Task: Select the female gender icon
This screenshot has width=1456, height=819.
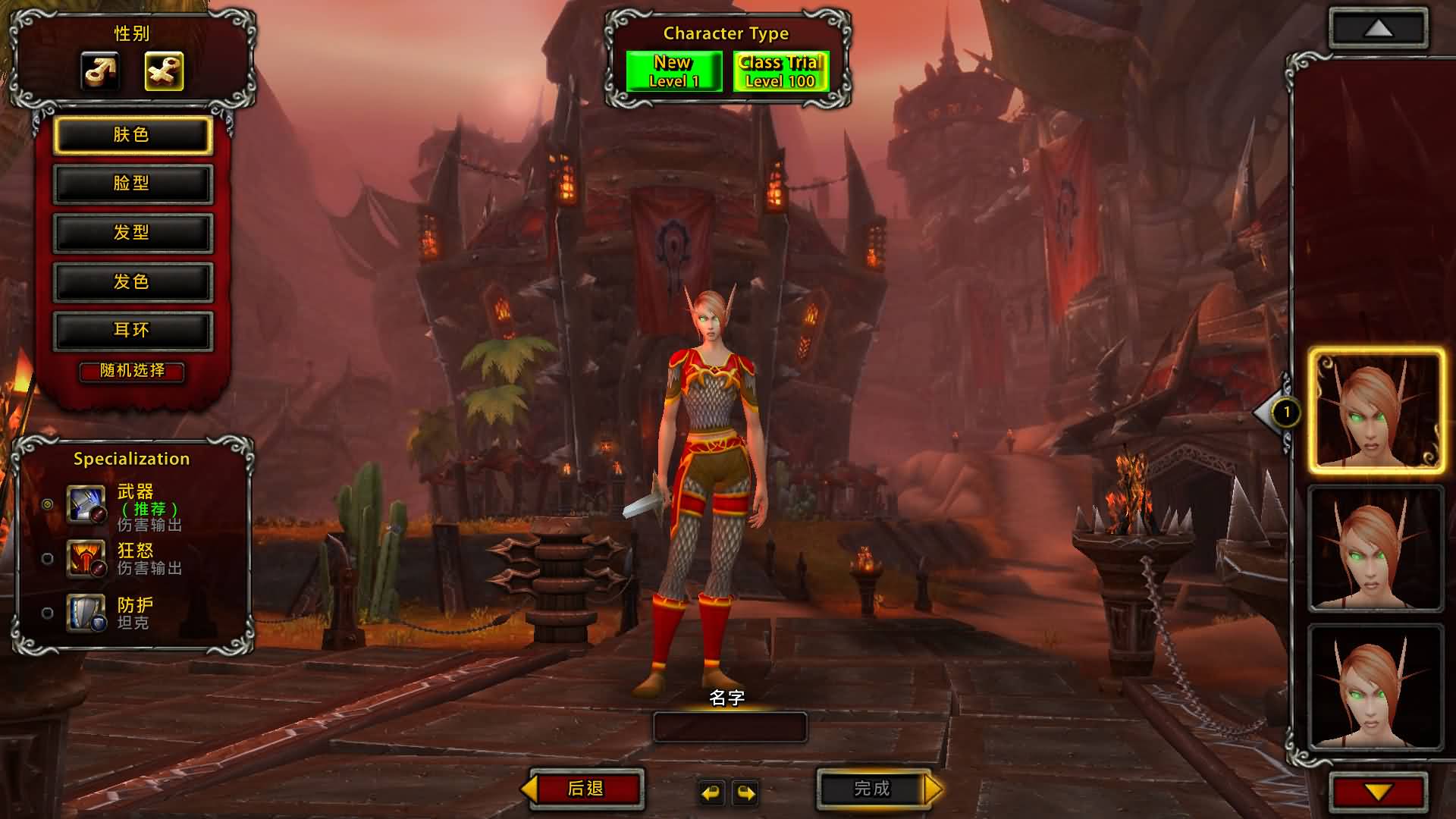Action: 164,71
